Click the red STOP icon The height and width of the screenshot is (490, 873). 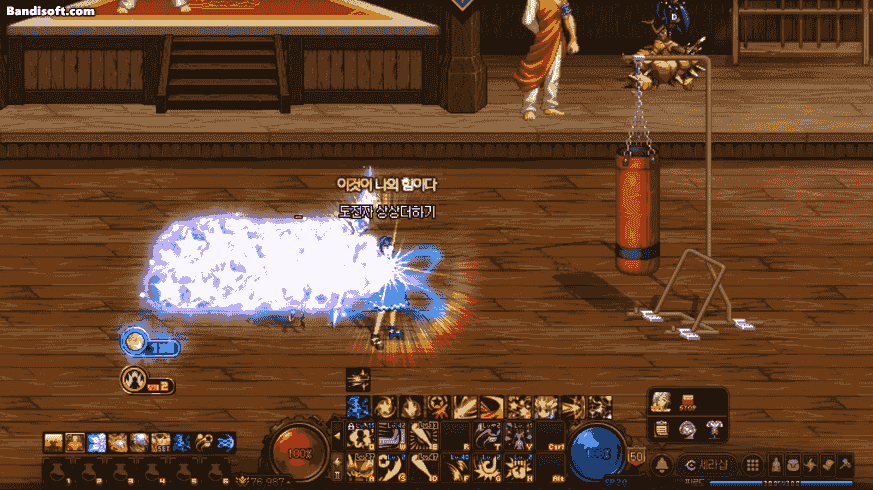[x=690, y=403]
